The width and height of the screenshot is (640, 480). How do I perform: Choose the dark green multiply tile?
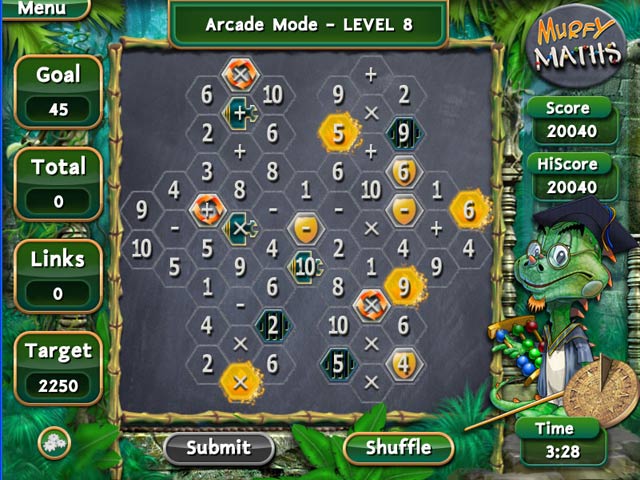point(240,228)
